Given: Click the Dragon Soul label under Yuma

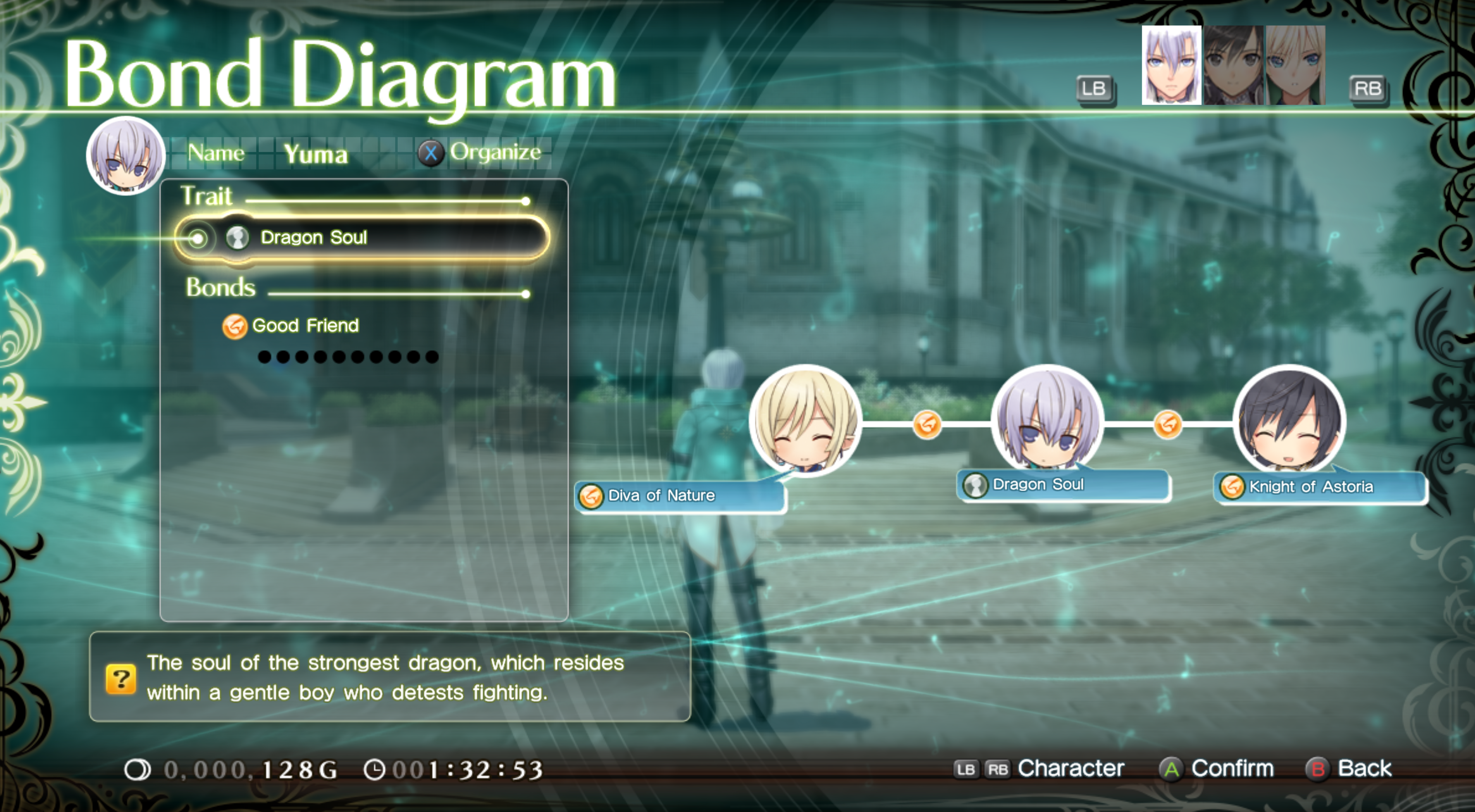Looking at the screenshot, I should point(1063,485).
